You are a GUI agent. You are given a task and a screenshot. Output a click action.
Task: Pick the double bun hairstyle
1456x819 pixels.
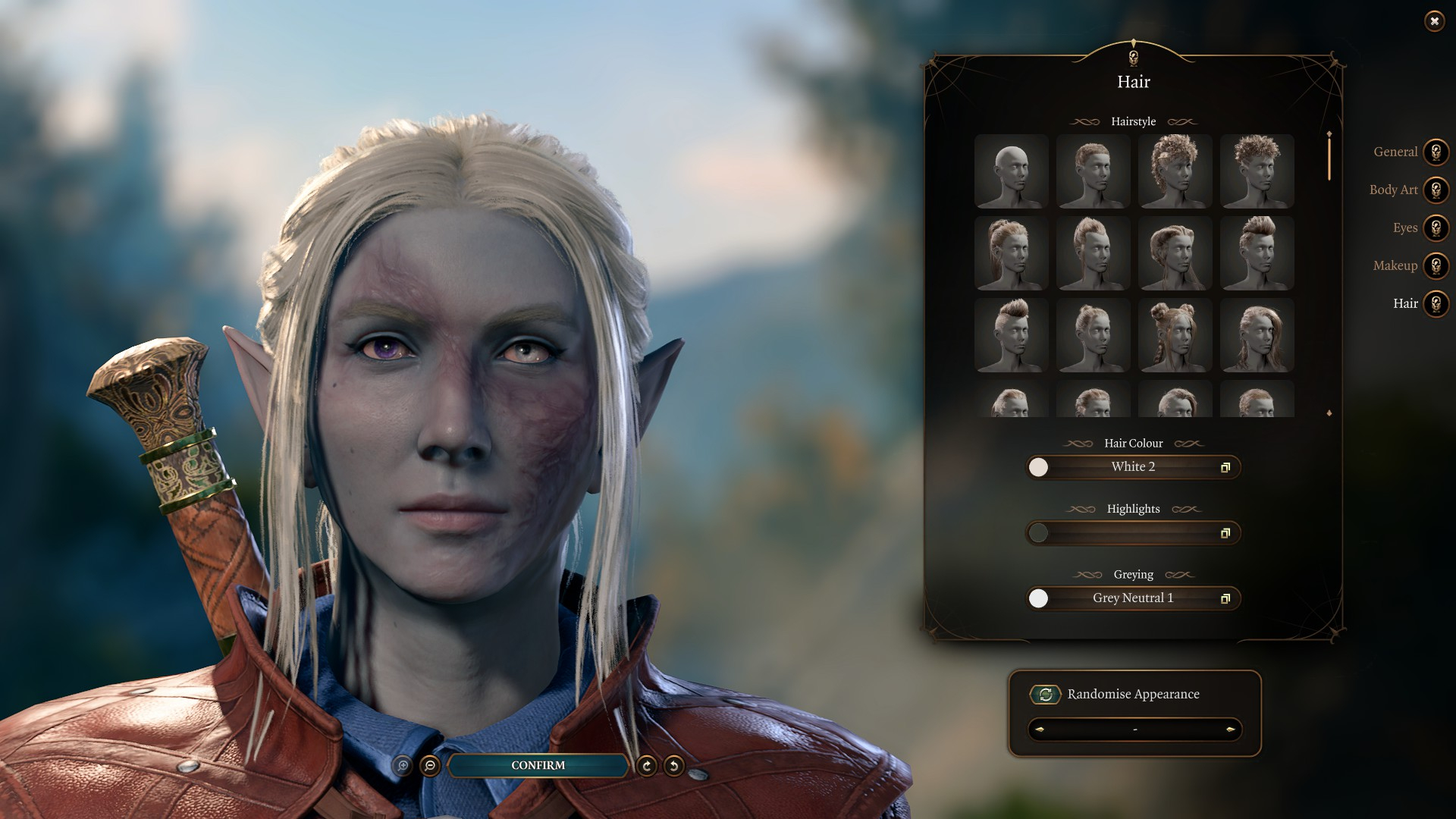pyautogui.click(x=1175, y=335)
